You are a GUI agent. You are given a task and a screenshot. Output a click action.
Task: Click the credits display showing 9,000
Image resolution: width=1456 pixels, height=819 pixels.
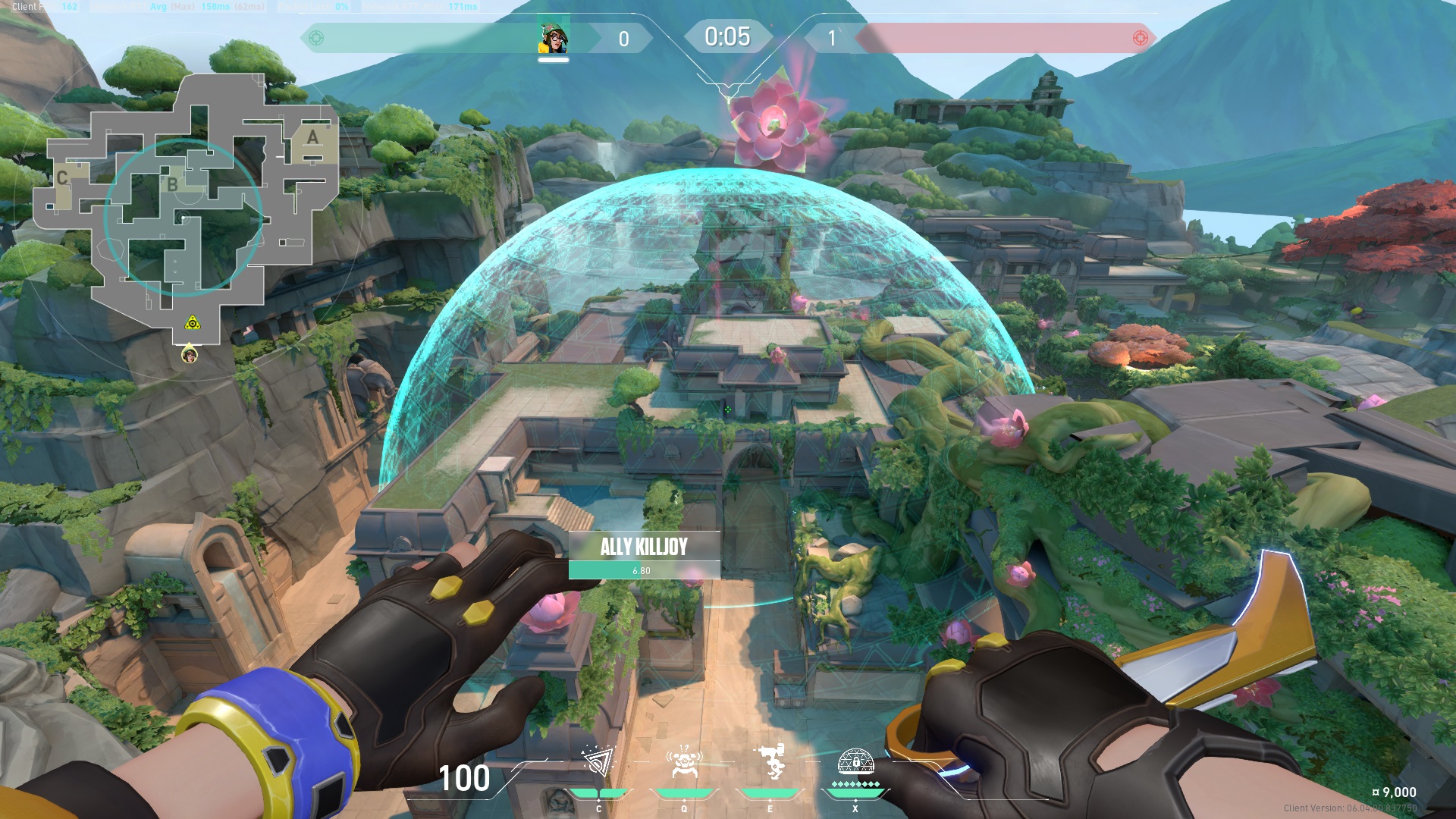1392,792
